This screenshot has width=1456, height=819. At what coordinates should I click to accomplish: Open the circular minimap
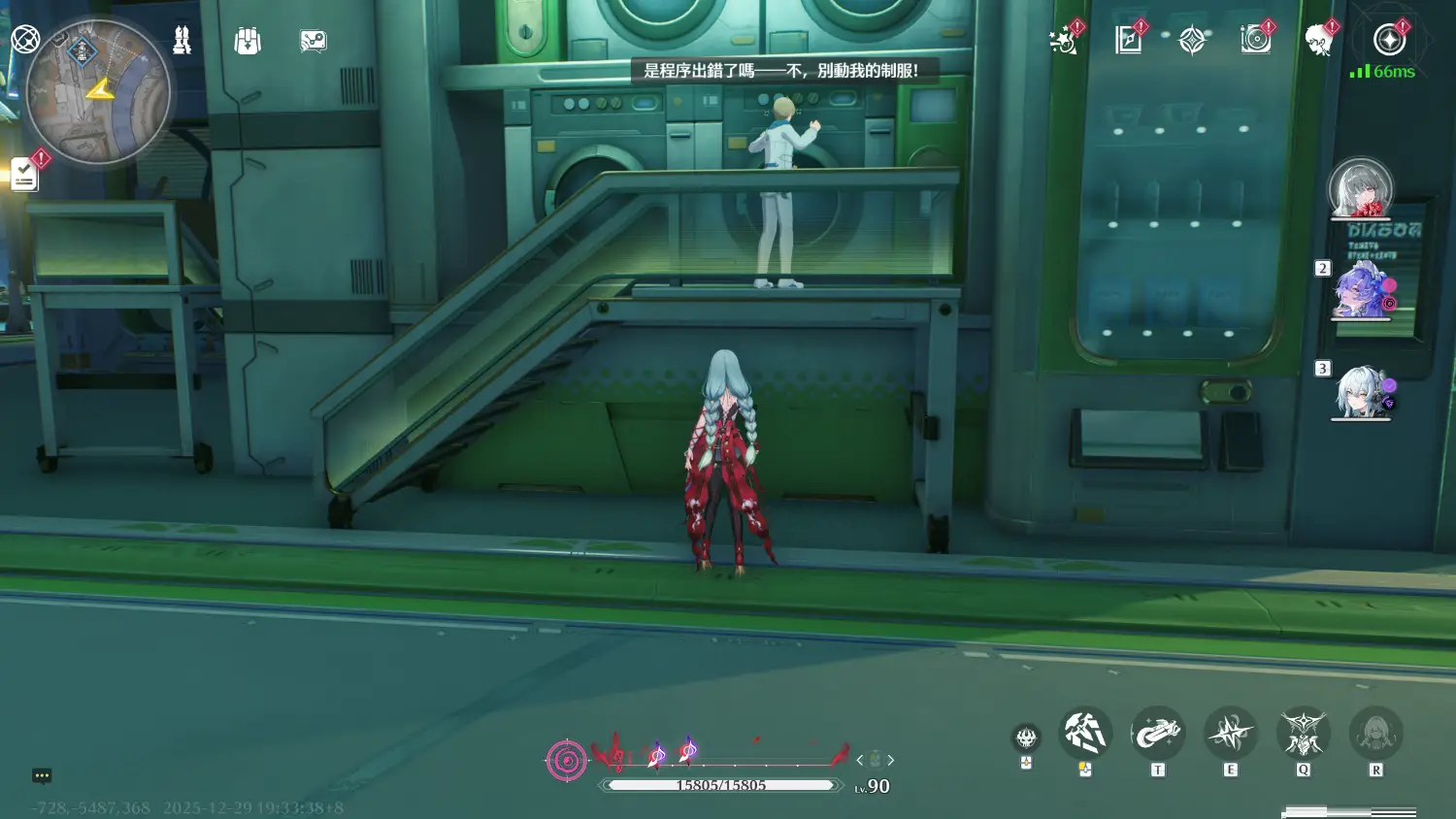[x=98, y=91]
